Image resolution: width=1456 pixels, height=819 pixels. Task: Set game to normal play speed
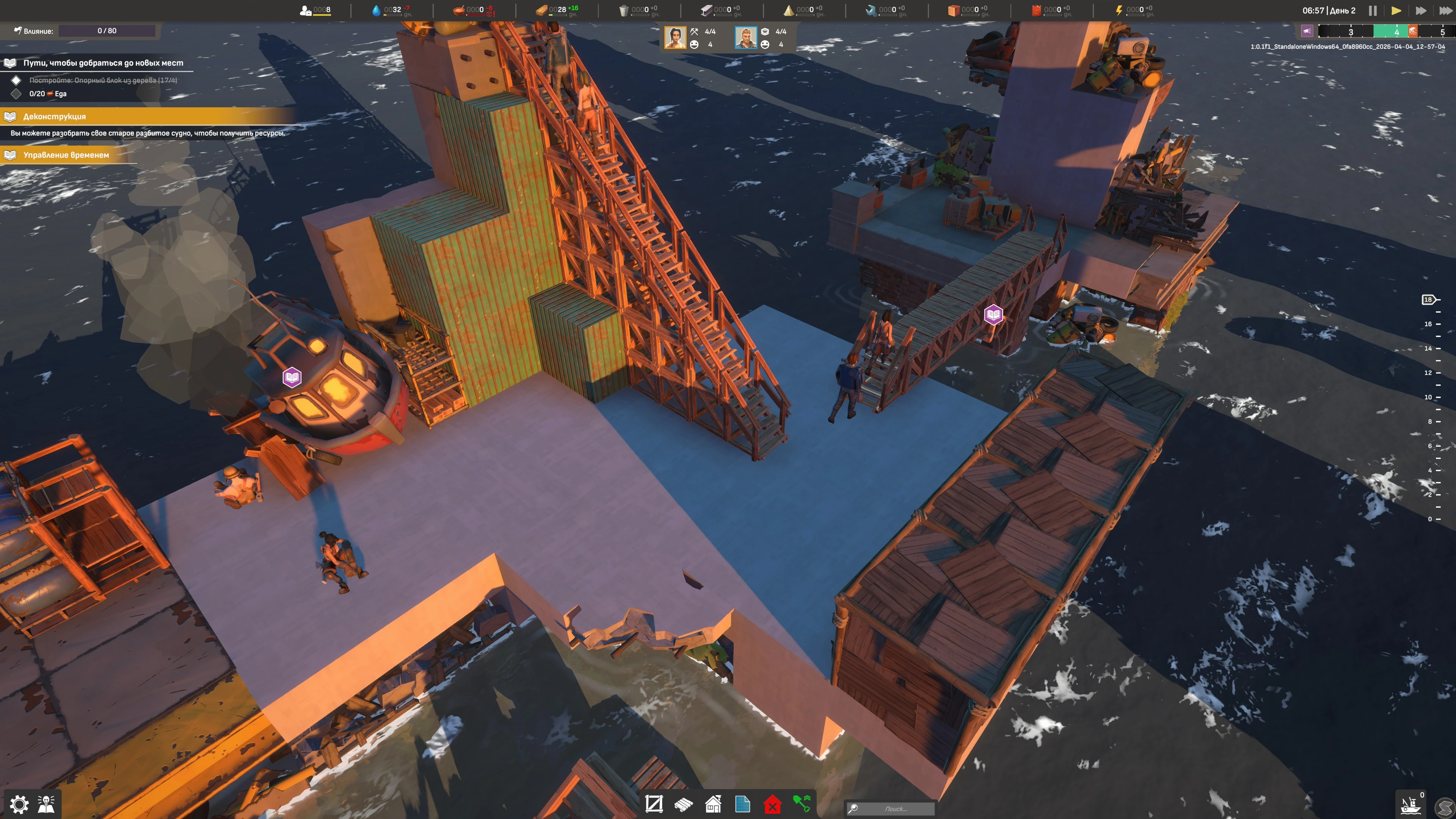click(x=1395, y=11)
